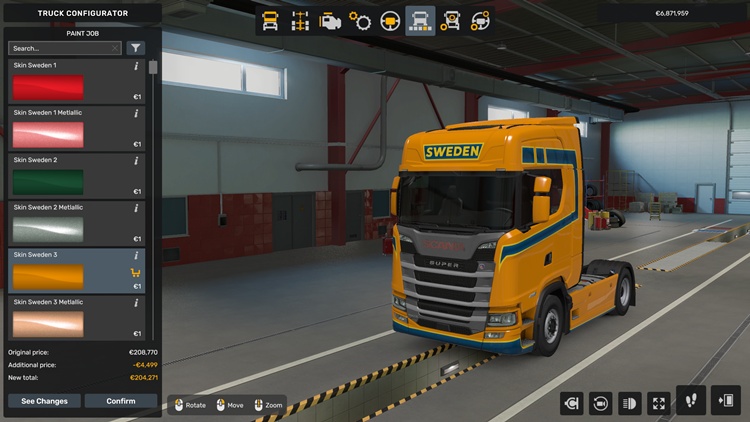Switch to the transmission gears tab
The height and width of the screenshot is (422, 750).
click(x=360, y=20)
